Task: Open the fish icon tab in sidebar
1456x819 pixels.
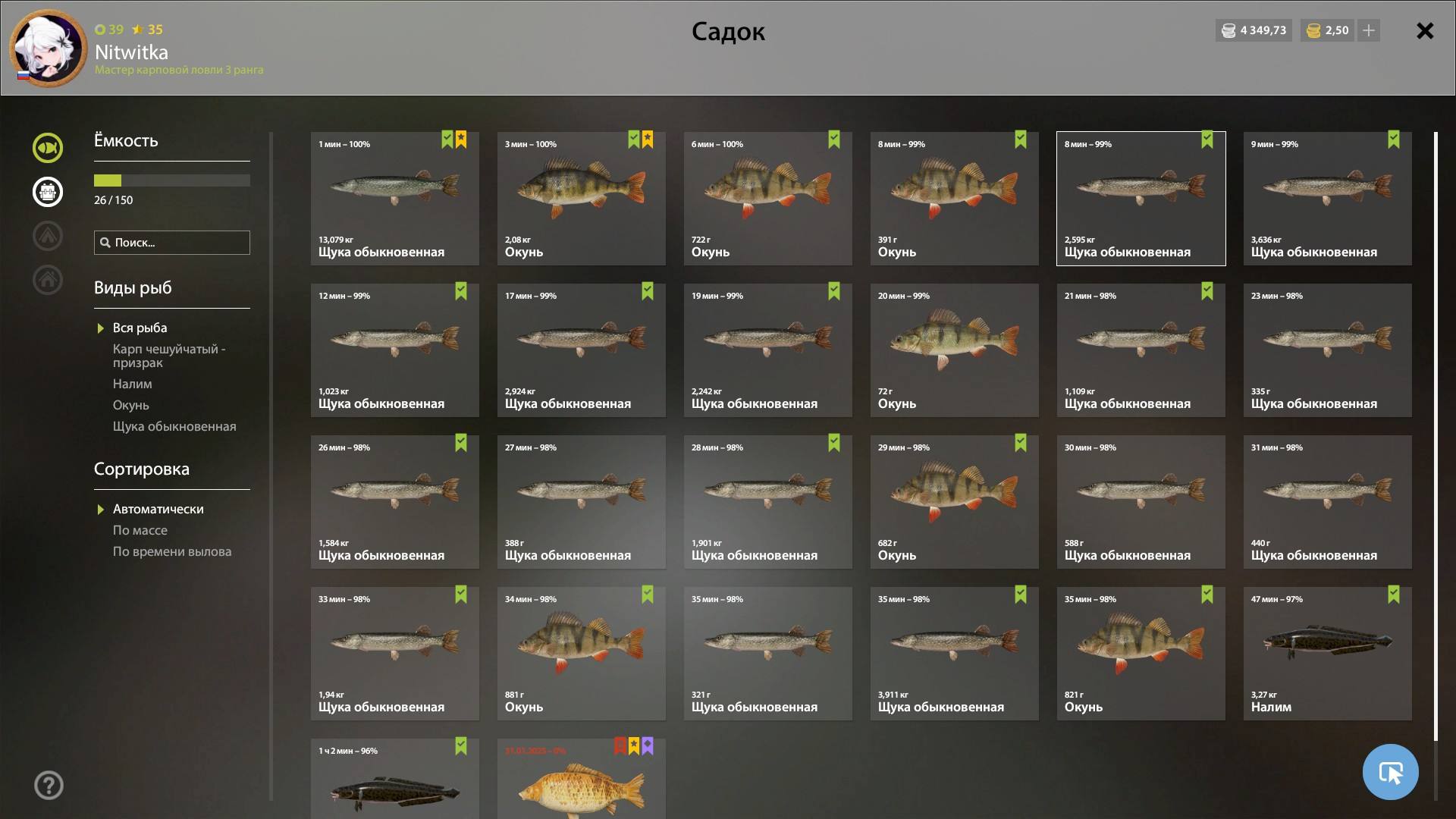Action: (48, 148)
